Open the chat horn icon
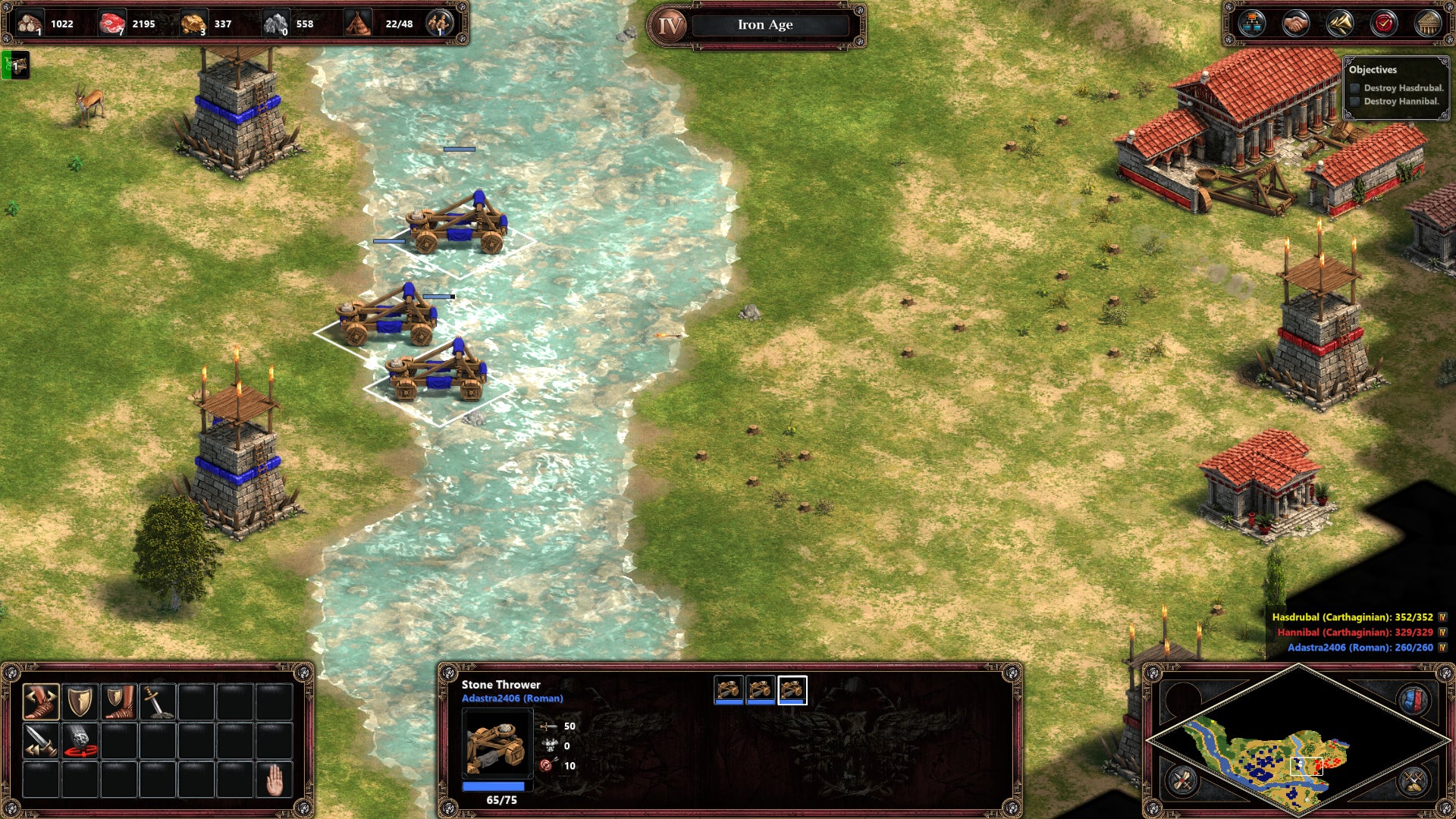Screen dimensions: 1456x819 point(1341,24)
